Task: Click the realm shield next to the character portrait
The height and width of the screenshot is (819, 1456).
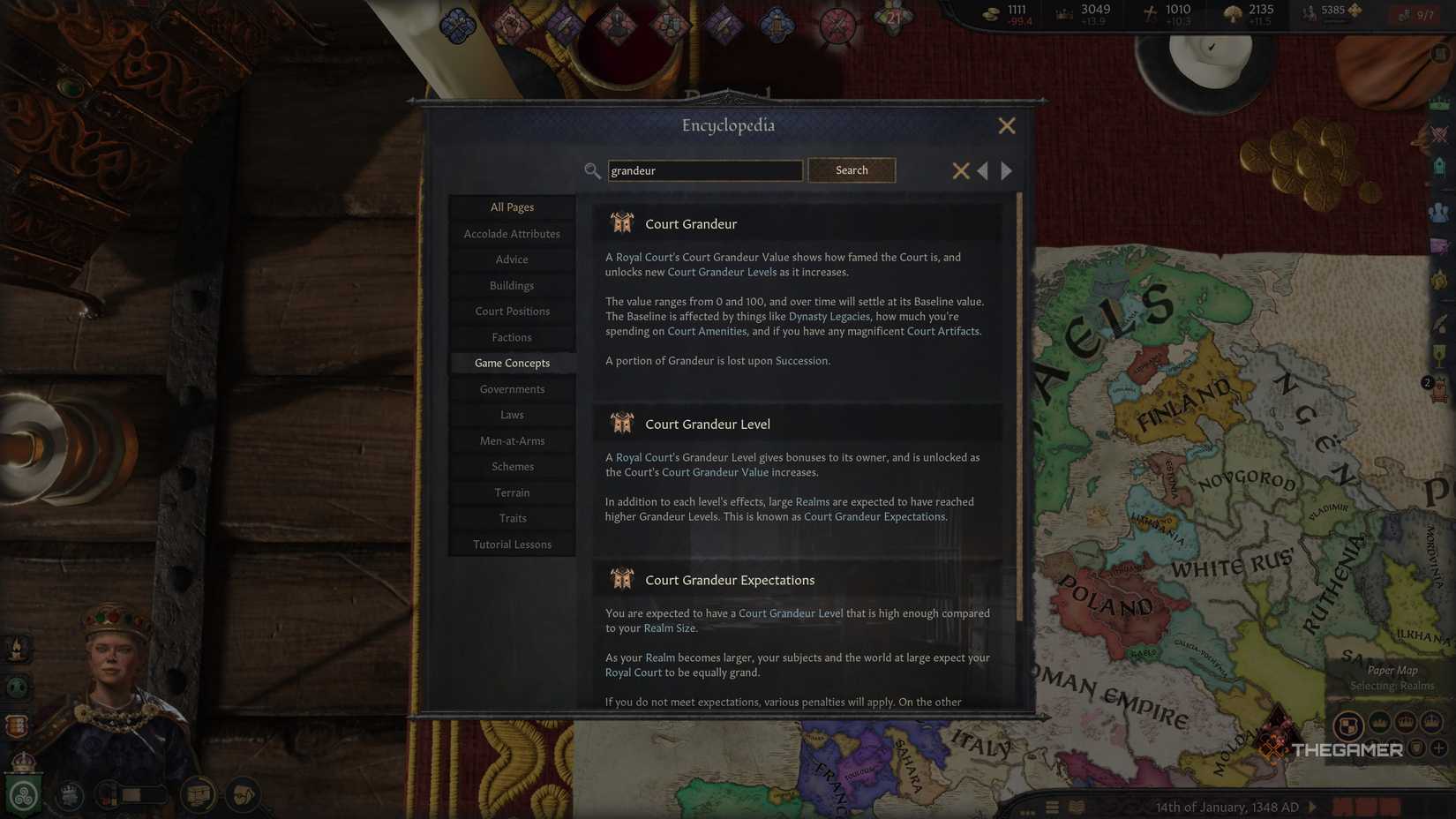Action: [x=18, y=725]
